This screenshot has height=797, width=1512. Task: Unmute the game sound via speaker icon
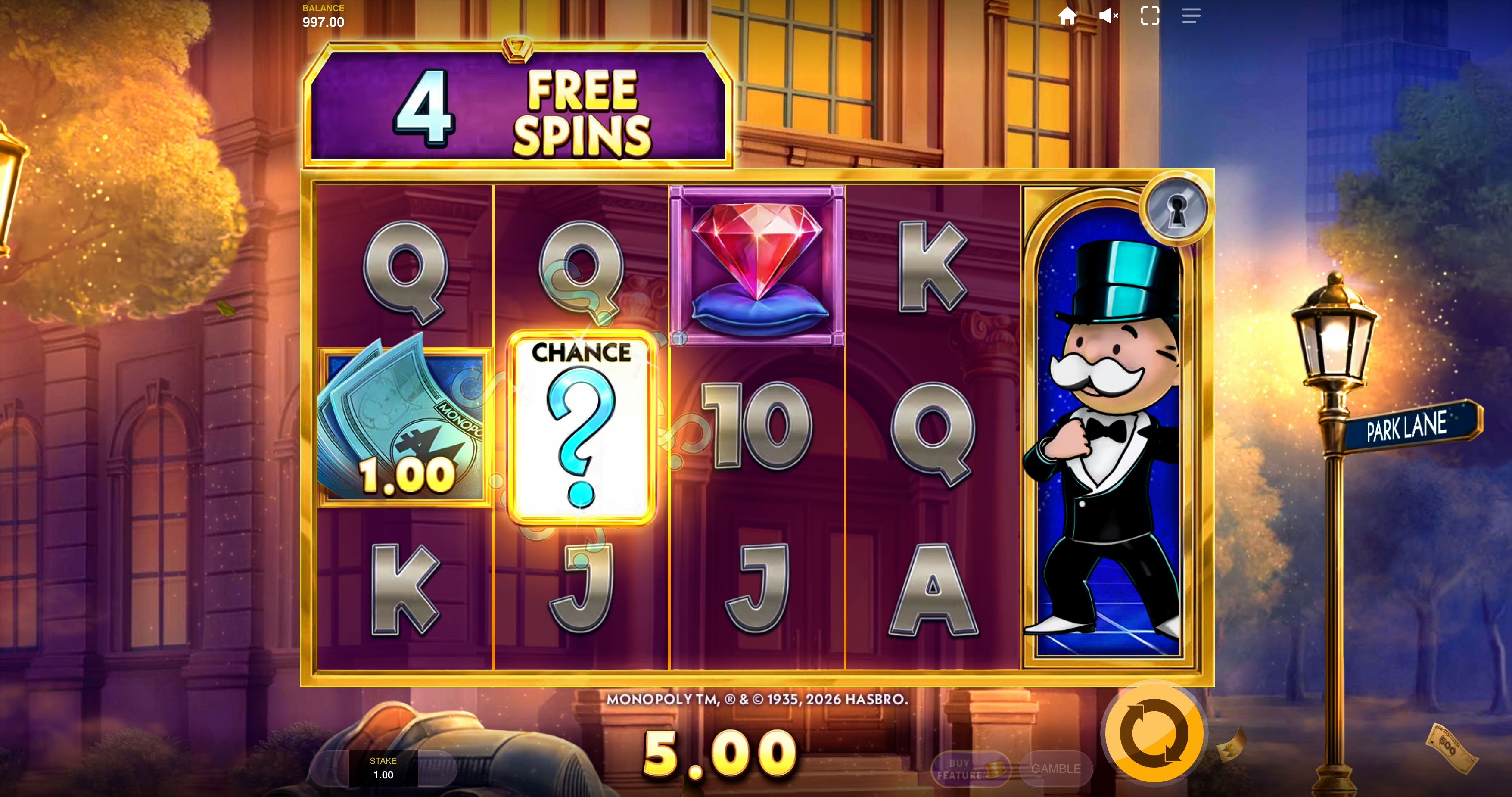pos(1108,16)
